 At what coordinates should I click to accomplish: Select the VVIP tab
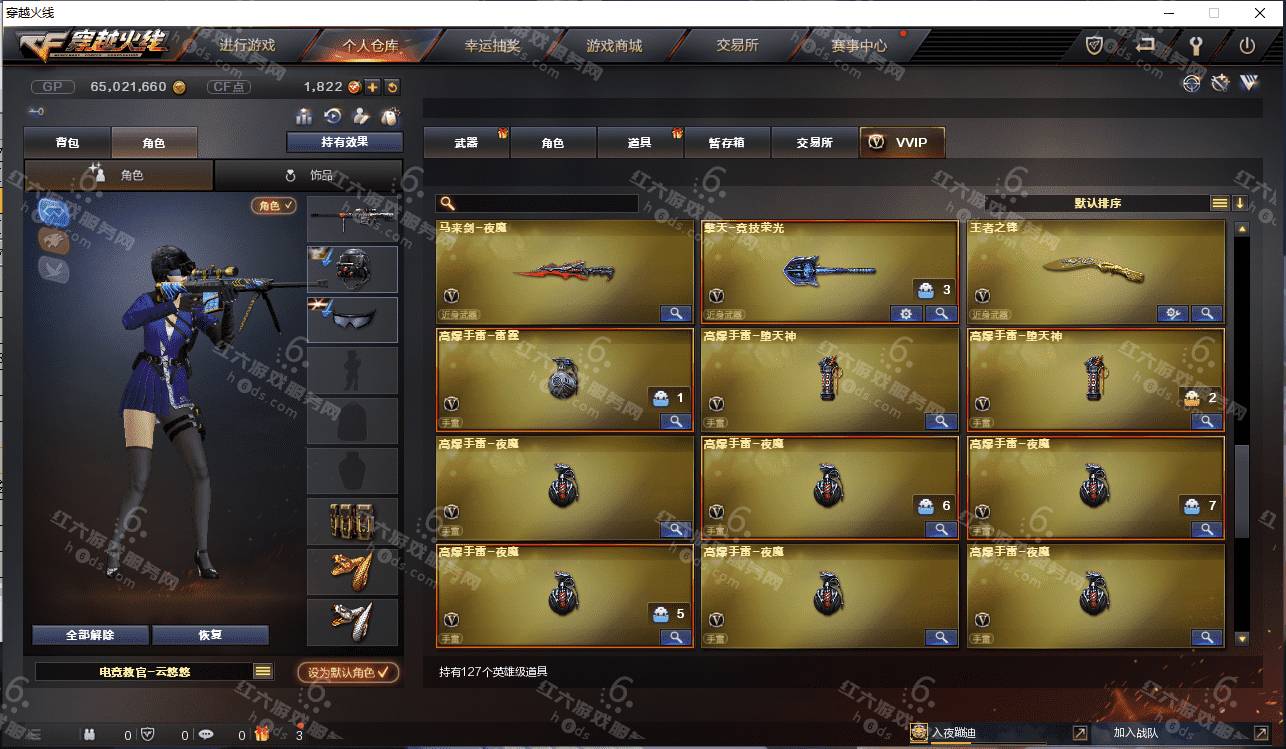[901, 143]
